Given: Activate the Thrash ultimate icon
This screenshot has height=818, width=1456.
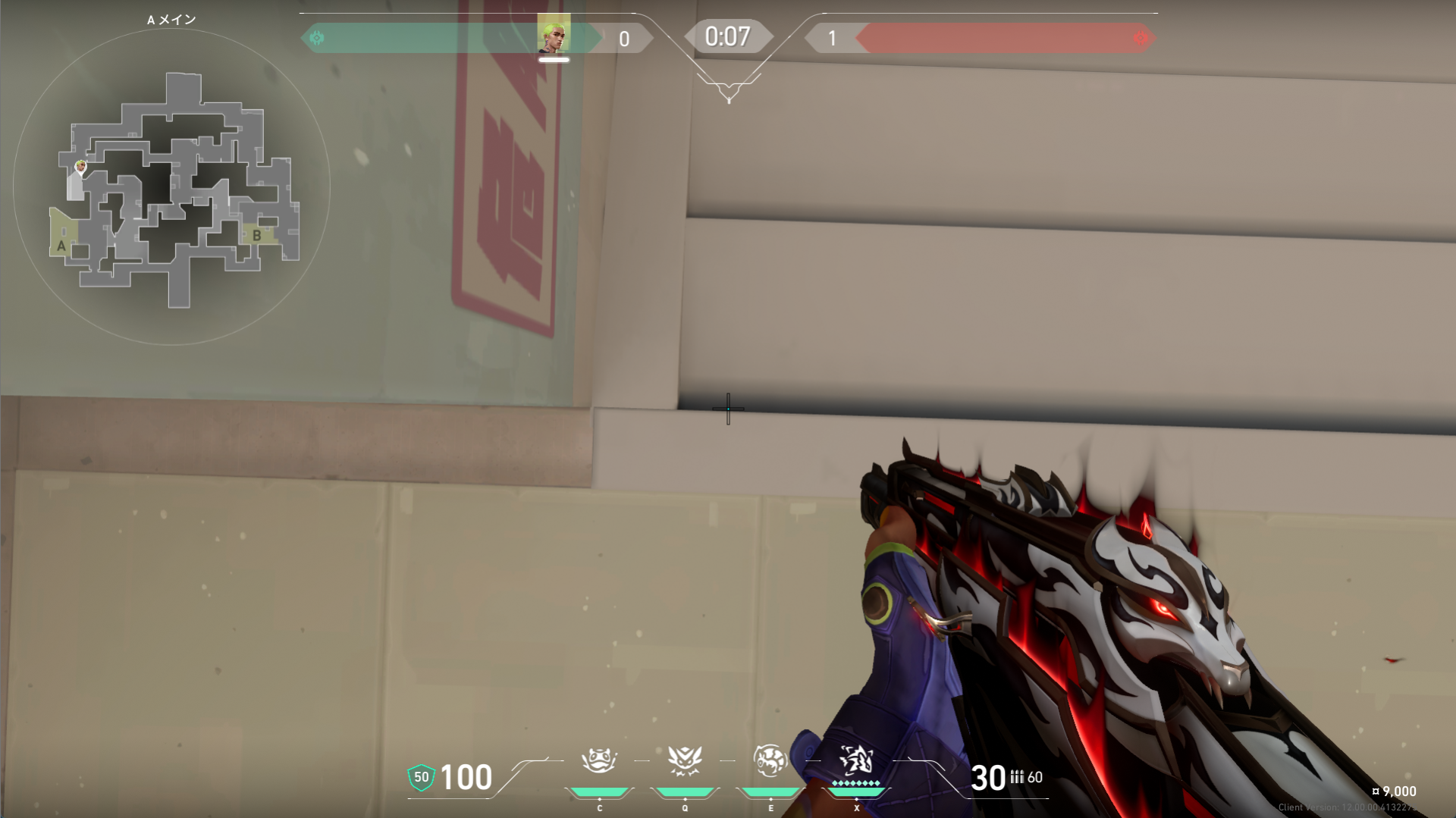Looking at the screenshot, I should pyautogui.click(x=856, y=760).
